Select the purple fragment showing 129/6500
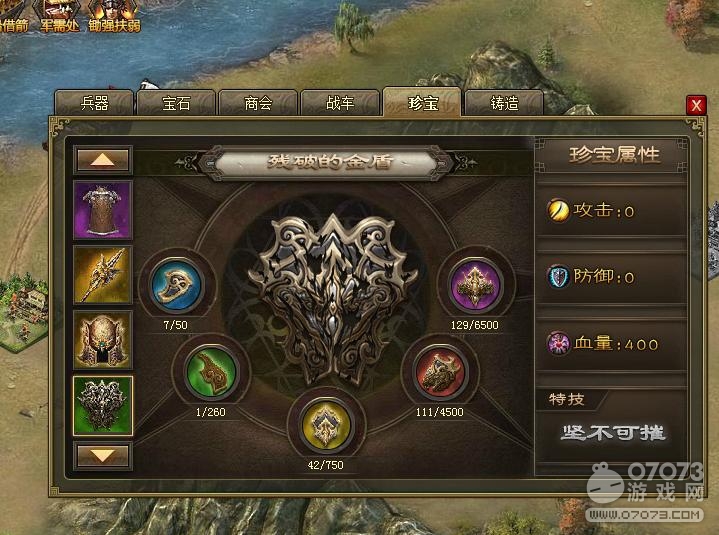 click(476, 285)
